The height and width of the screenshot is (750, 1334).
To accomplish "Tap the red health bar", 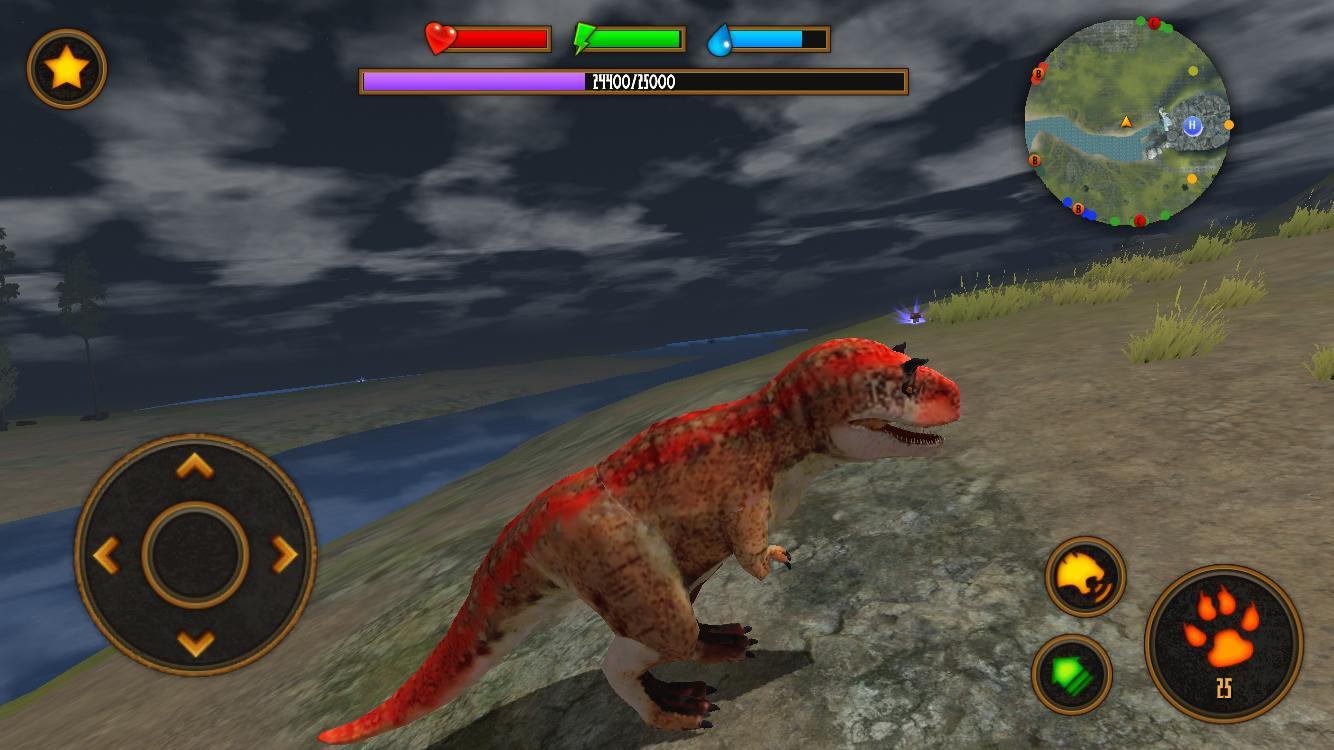I will (x=500, y=37).
